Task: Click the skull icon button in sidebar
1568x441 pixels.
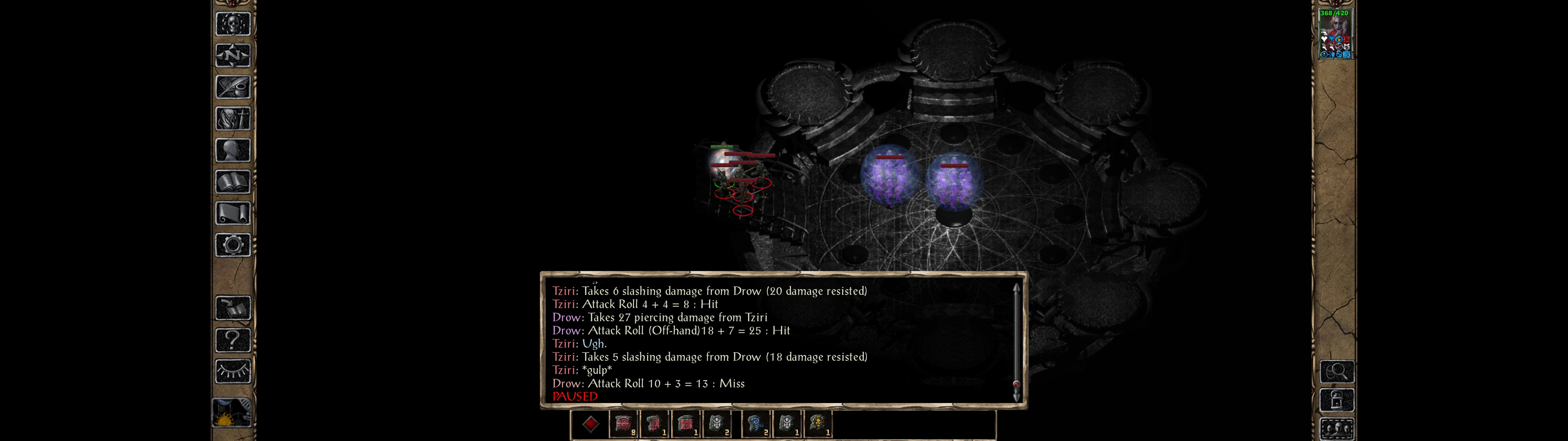Action: [232, 24]
